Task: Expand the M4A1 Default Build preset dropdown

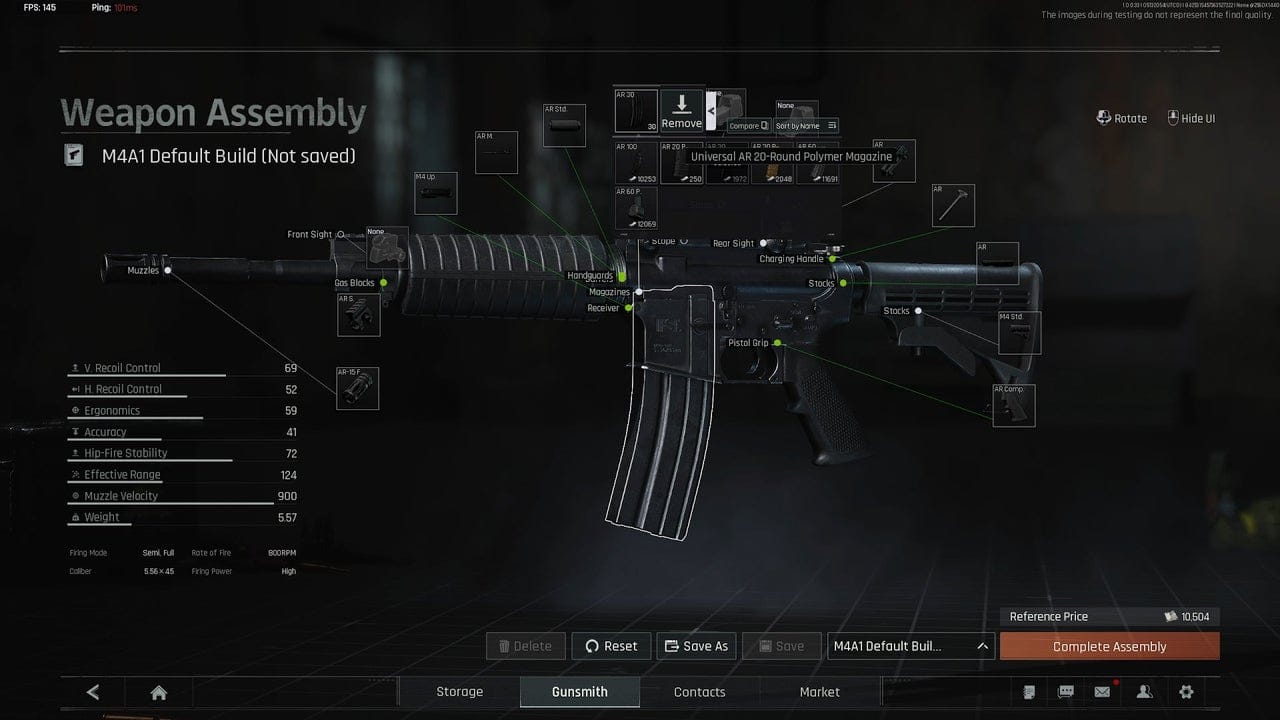Action: pos(910,645)
